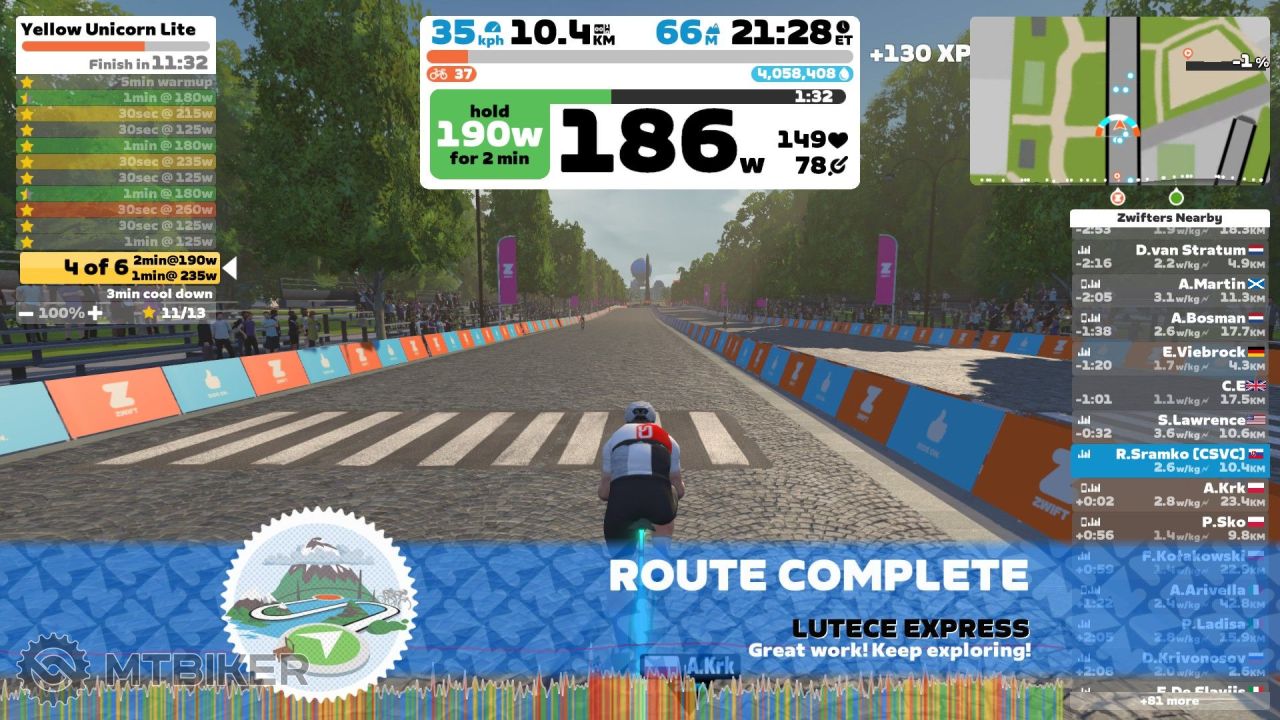1280x720 pixels.
Task: Select A.Martin from the nearby riders list
Action: (1169, 291)
